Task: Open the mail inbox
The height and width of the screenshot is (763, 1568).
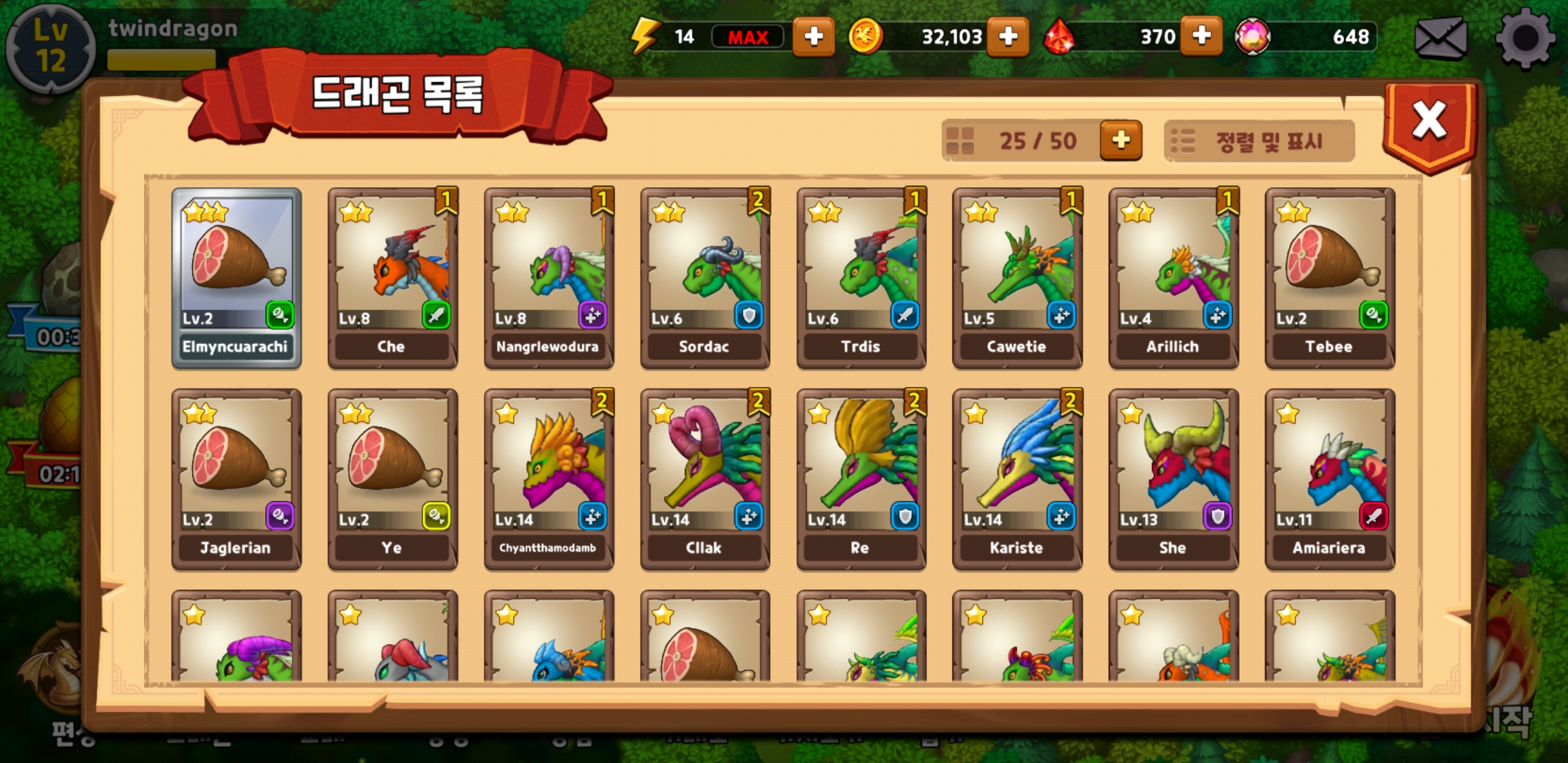Action: 1441,39
